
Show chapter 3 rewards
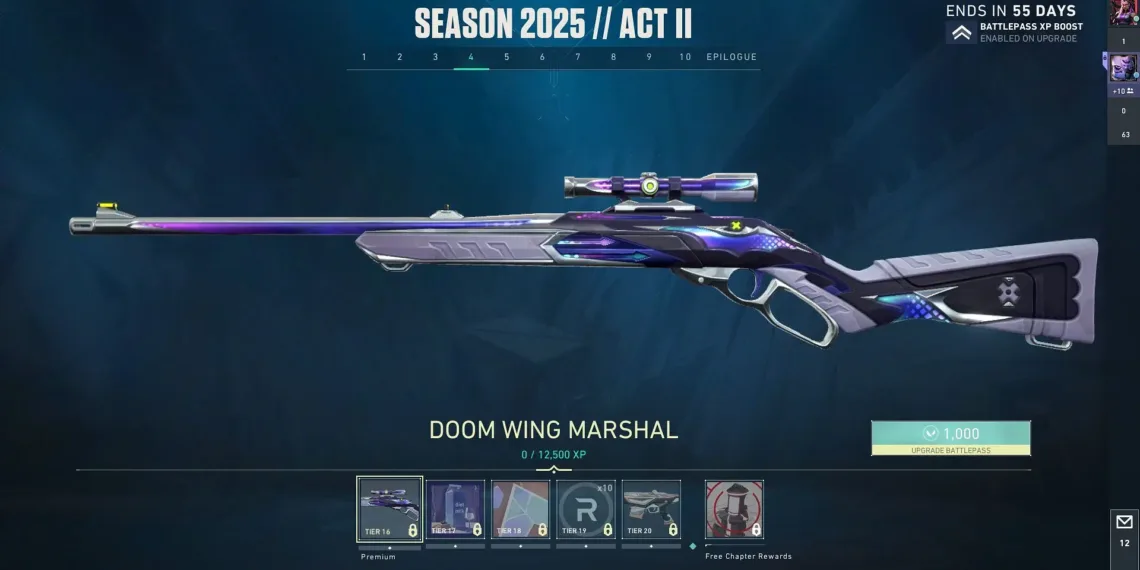click(435, 57)
